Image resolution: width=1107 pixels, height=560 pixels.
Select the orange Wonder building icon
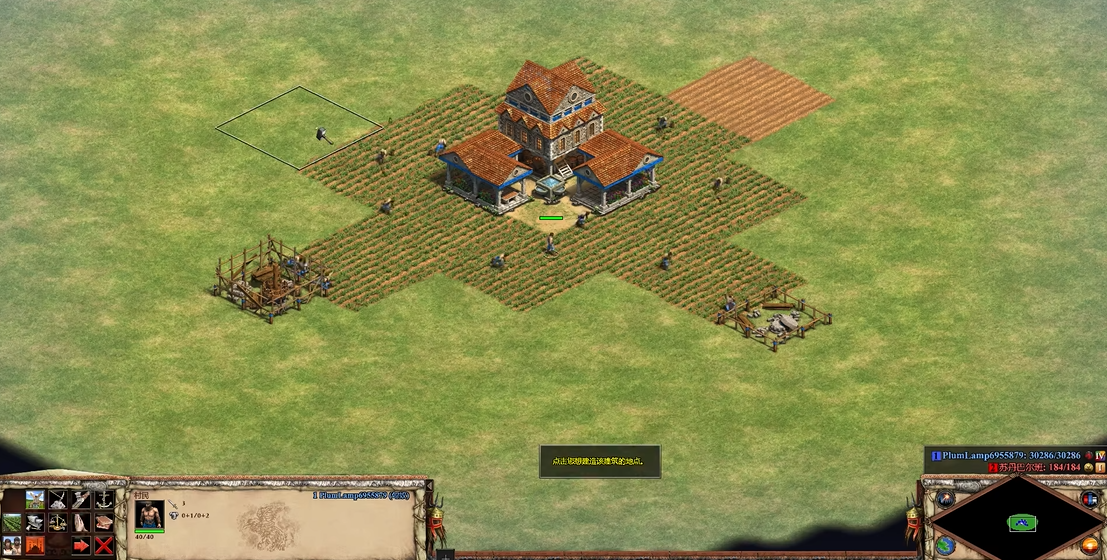point(35,545)
